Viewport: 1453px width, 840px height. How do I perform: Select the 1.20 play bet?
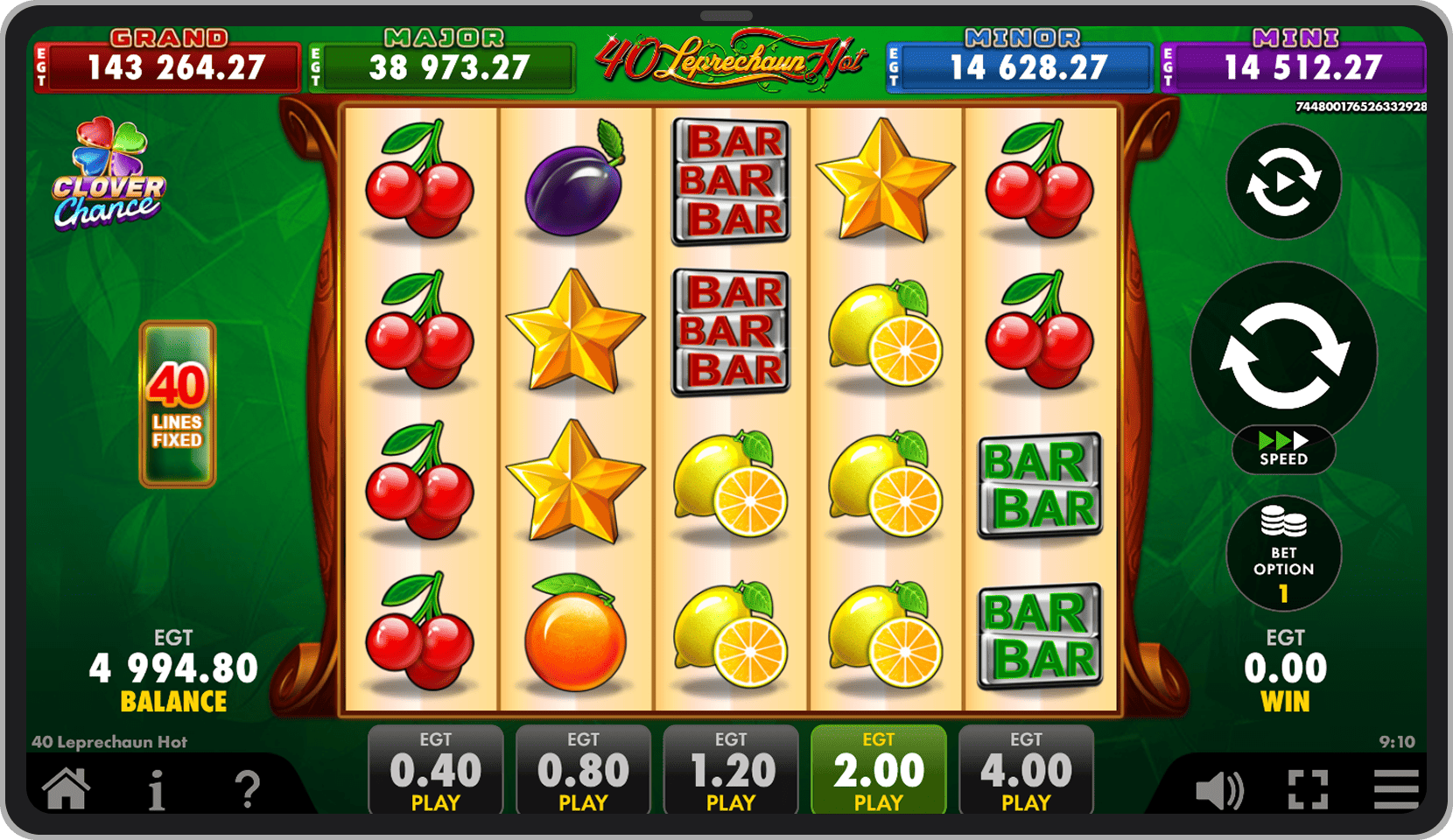coord(731,771)
